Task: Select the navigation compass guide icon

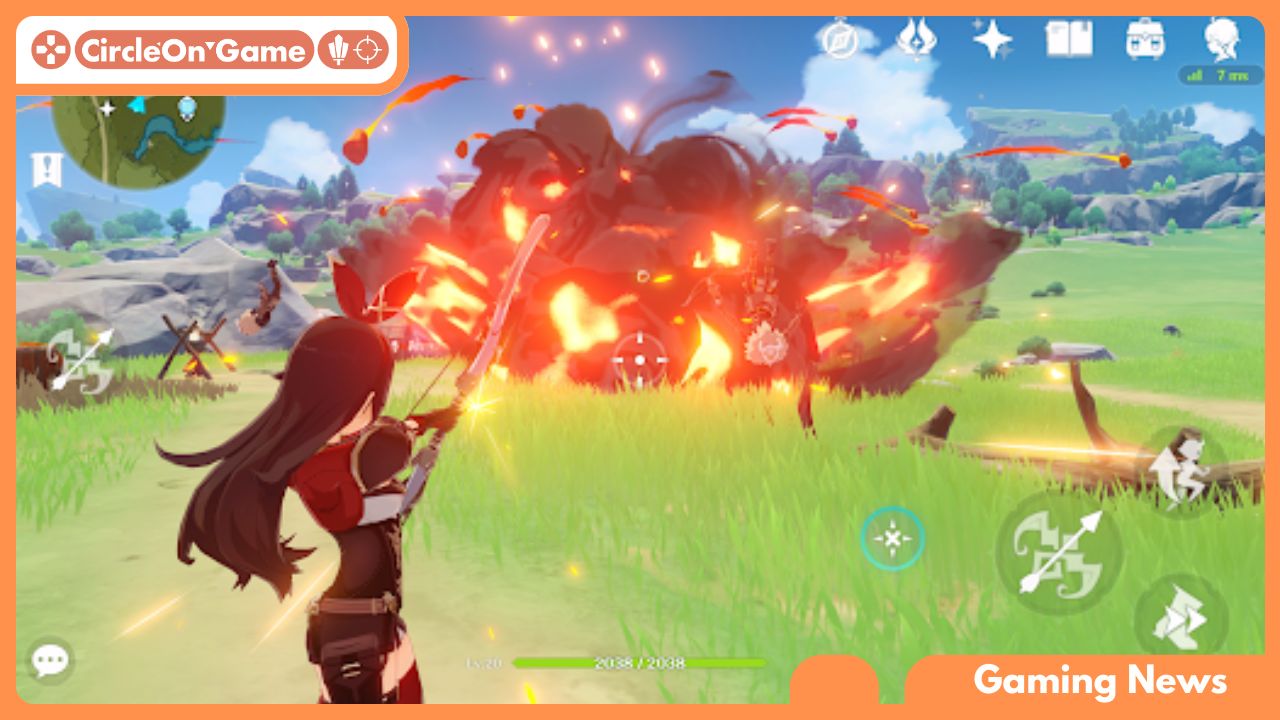Action: pos(841,40)
